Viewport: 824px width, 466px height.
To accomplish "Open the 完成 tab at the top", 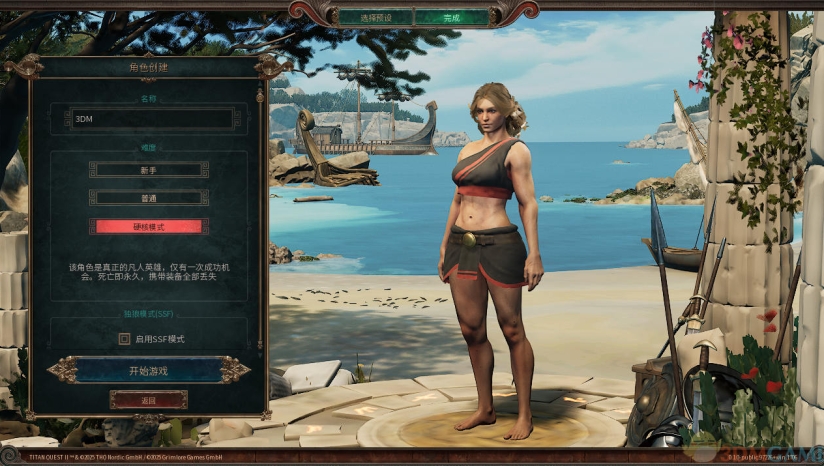I will coord(451,17).
